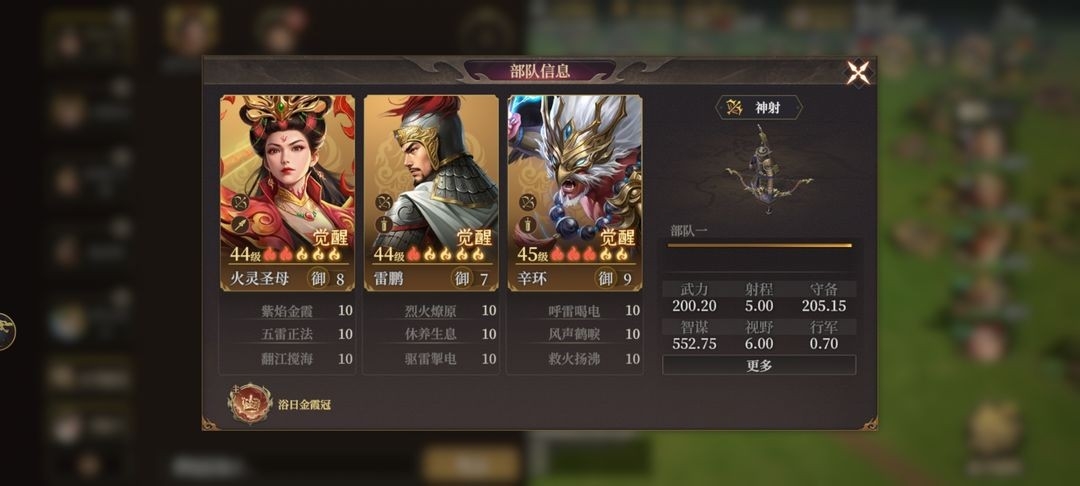View the 驱雷掣电 skill

point(431,358)
